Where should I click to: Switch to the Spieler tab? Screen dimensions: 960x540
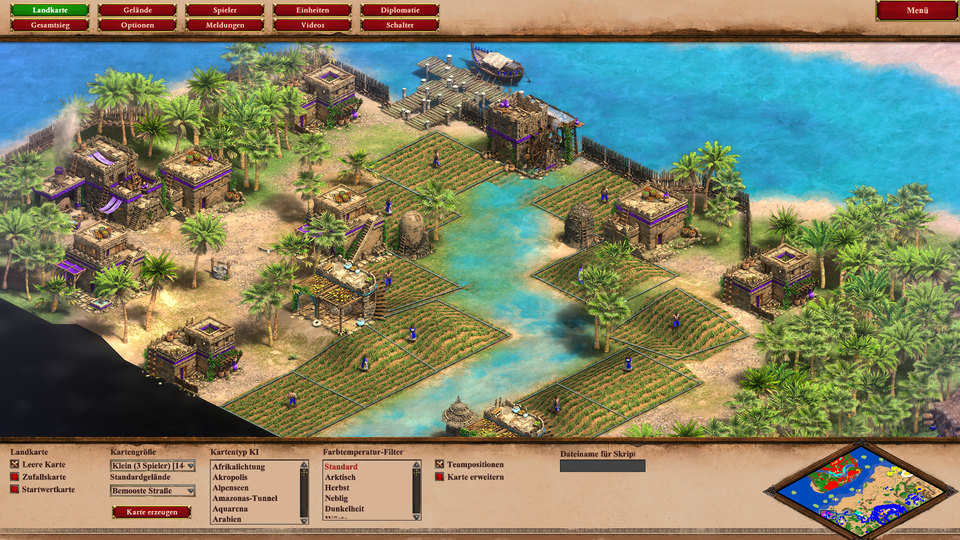[x=225, y=10]
